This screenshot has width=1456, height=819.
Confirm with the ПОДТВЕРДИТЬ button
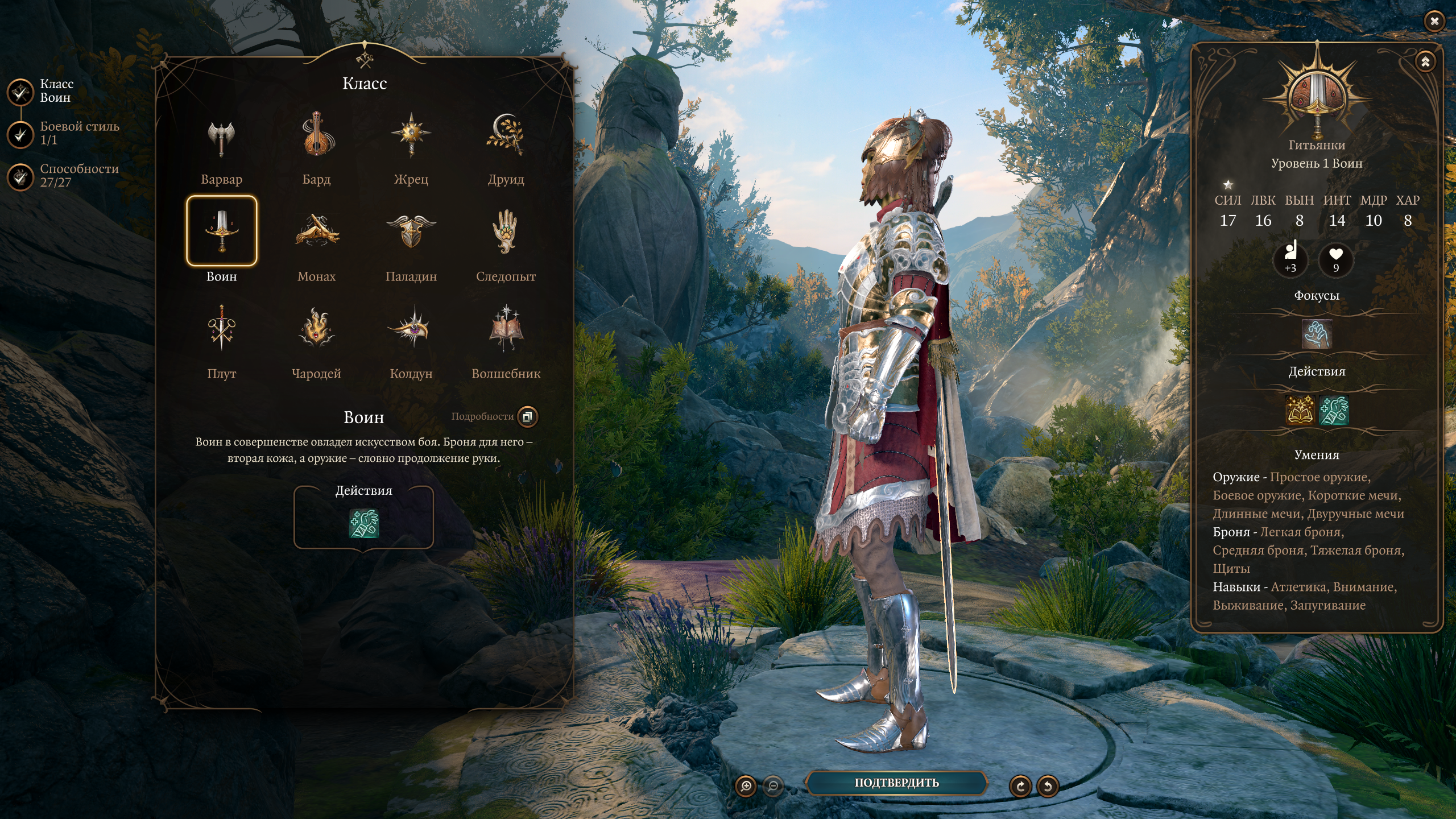[x=896, y=783]
